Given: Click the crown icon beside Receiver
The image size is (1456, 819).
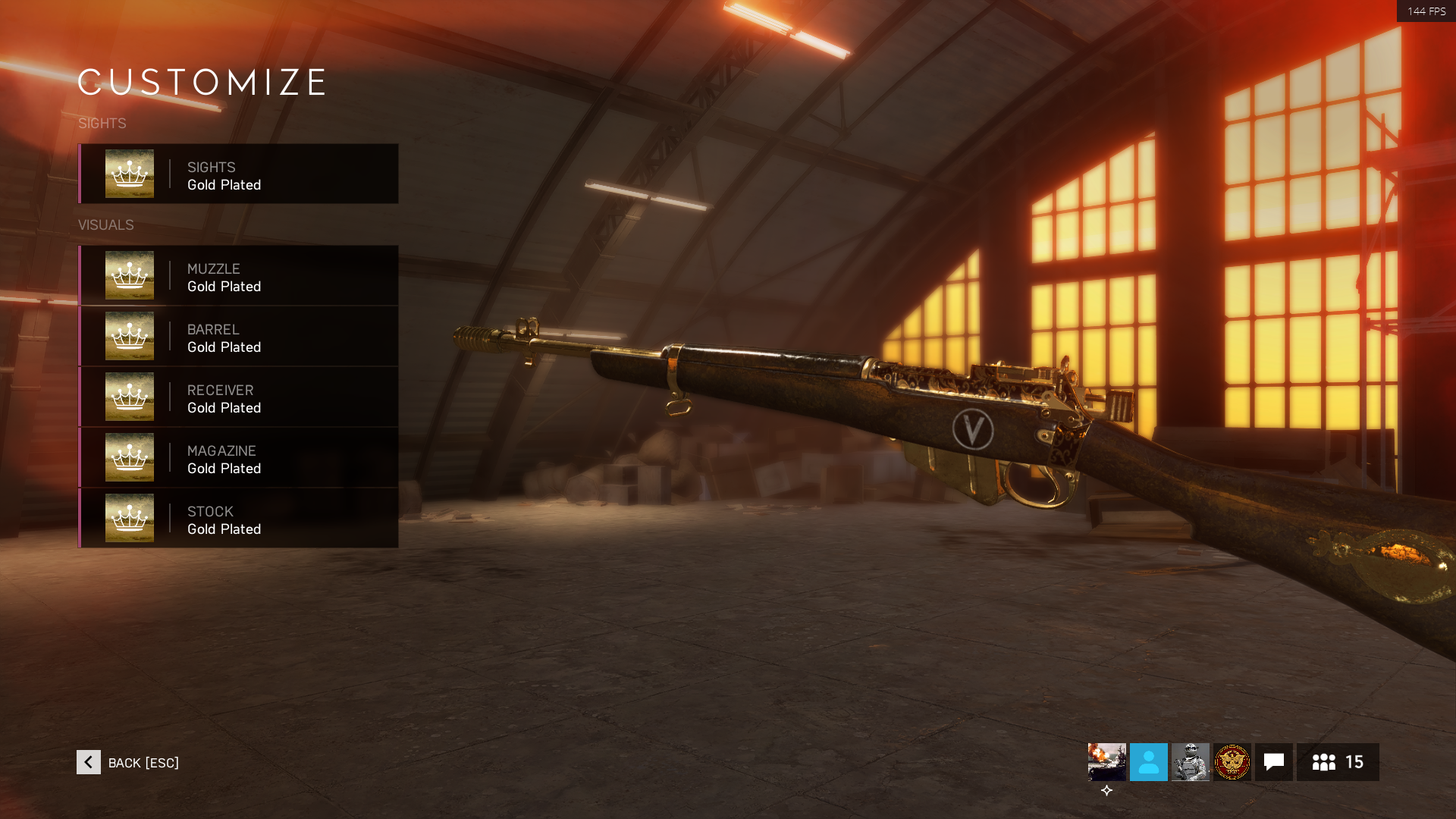Looking at the screenshot, I should [129, 397].
